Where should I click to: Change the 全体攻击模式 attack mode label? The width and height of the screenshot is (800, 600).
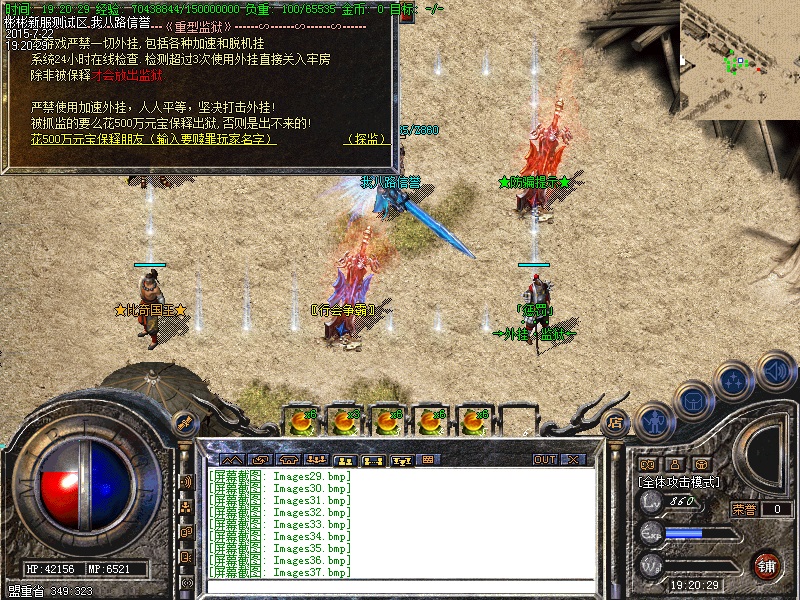pyautogui.click(x=679, y=481)
